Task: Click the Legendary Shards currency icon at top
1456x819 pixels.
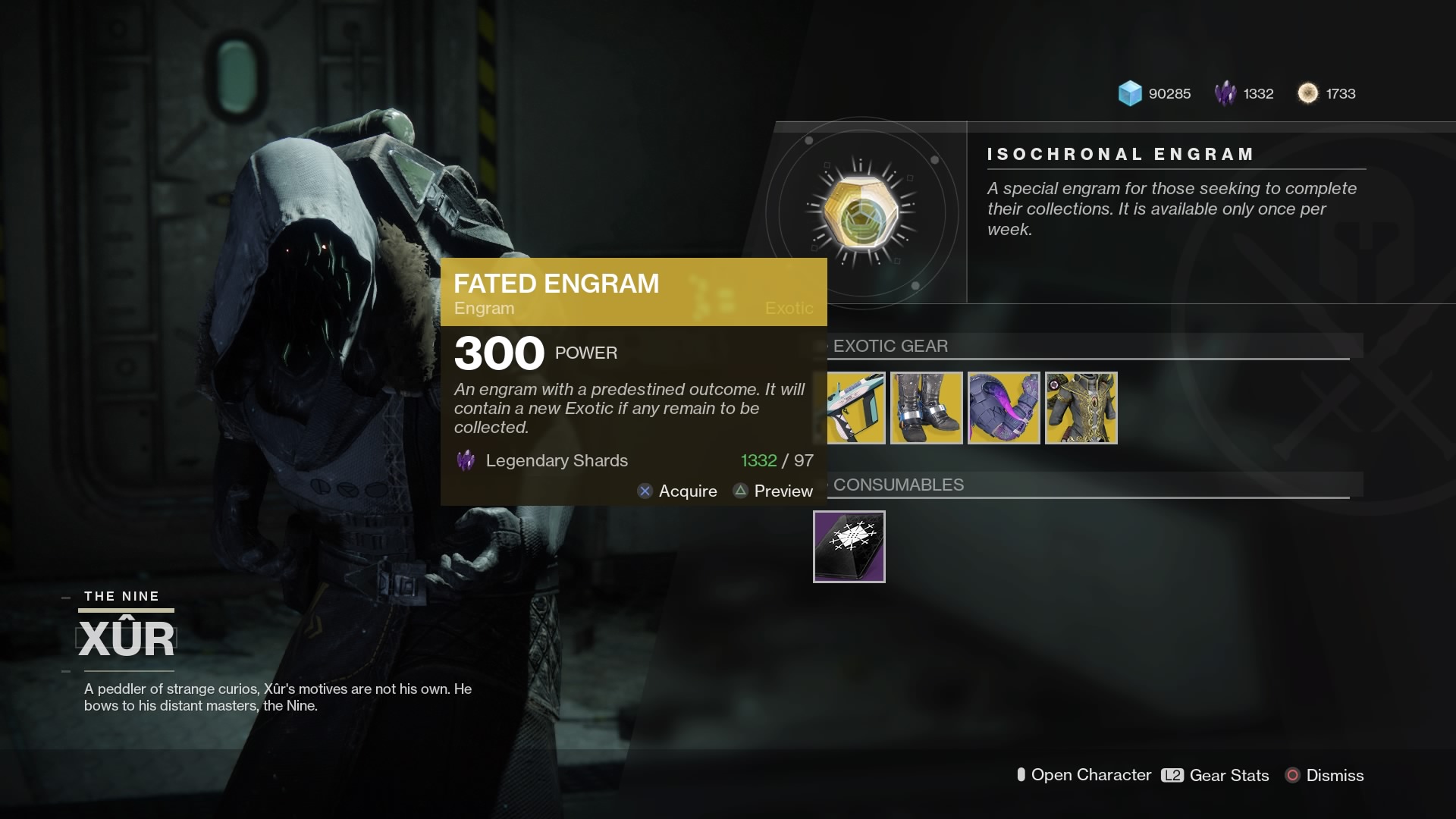Action: tap(1225, 93)
